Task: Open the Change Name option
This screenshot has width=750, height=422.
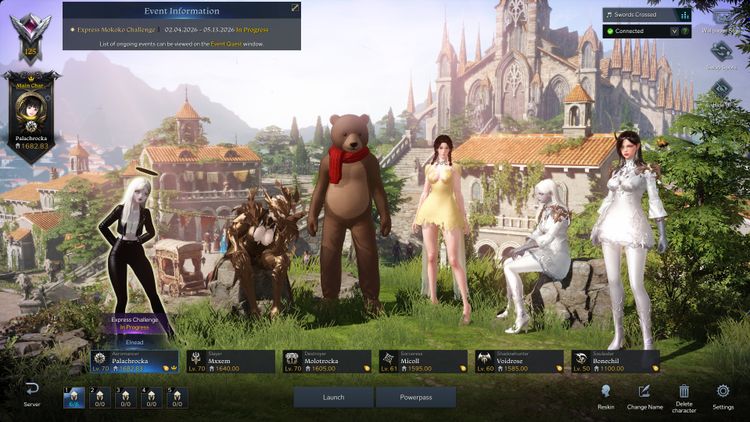Action: pos(644,395)
